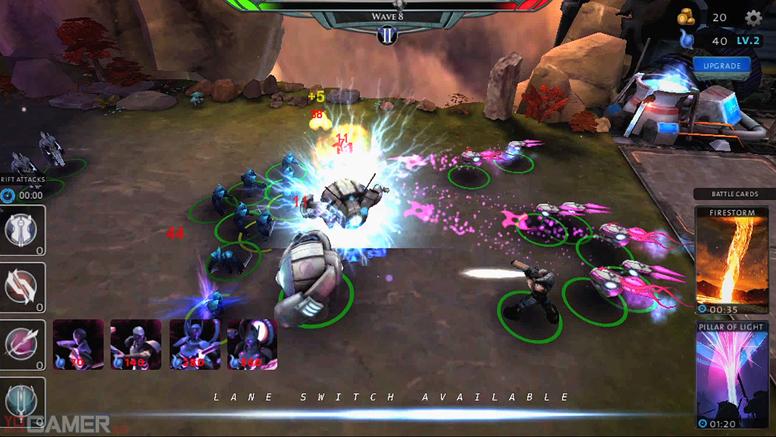Deploy the 70-cost unit card
The width and height of the screenshot is (776, 437).
pyautogui.click(x=78, y=344)
